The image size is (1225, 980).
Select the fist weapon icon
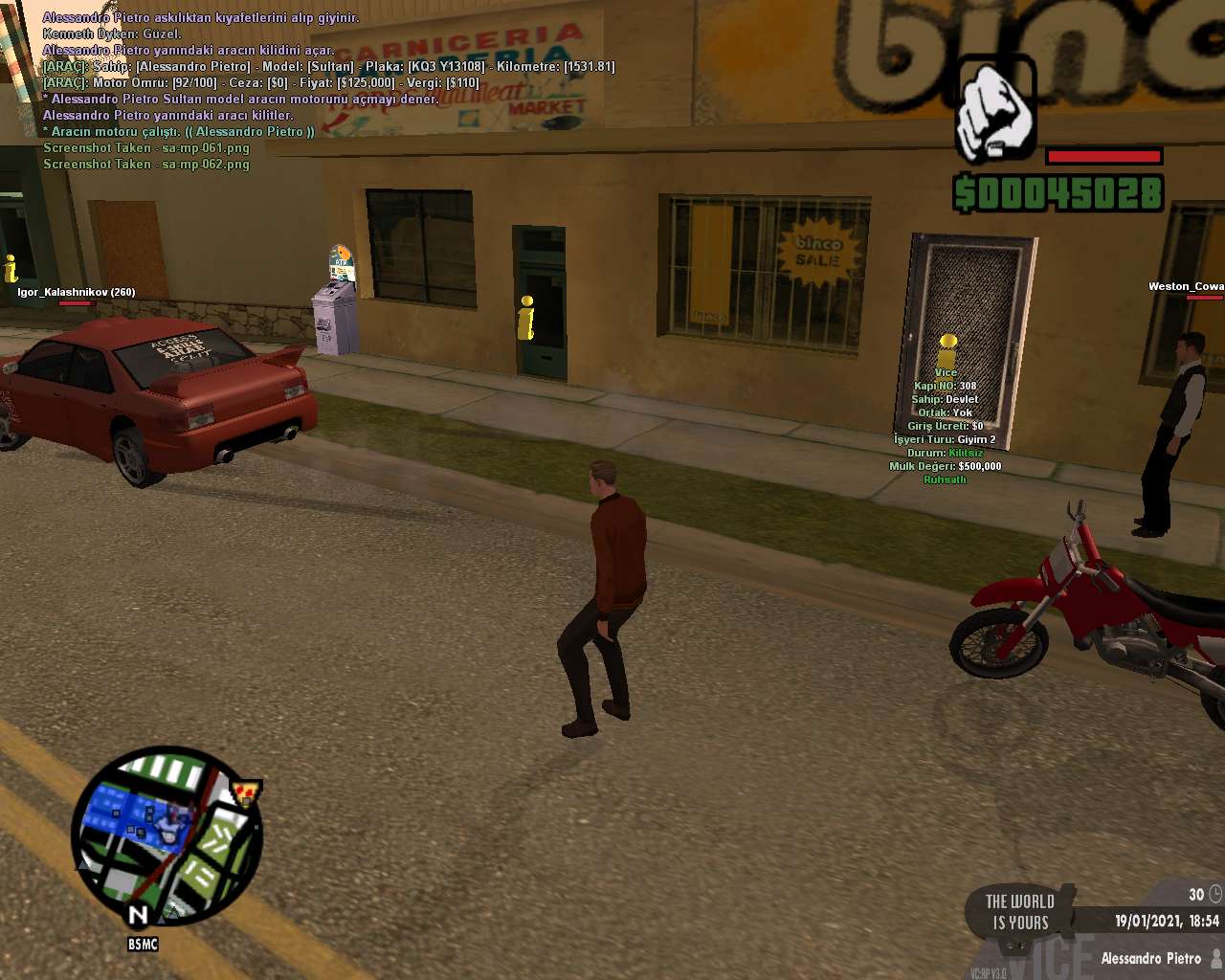pyautogui.click(x=995, y=111)
